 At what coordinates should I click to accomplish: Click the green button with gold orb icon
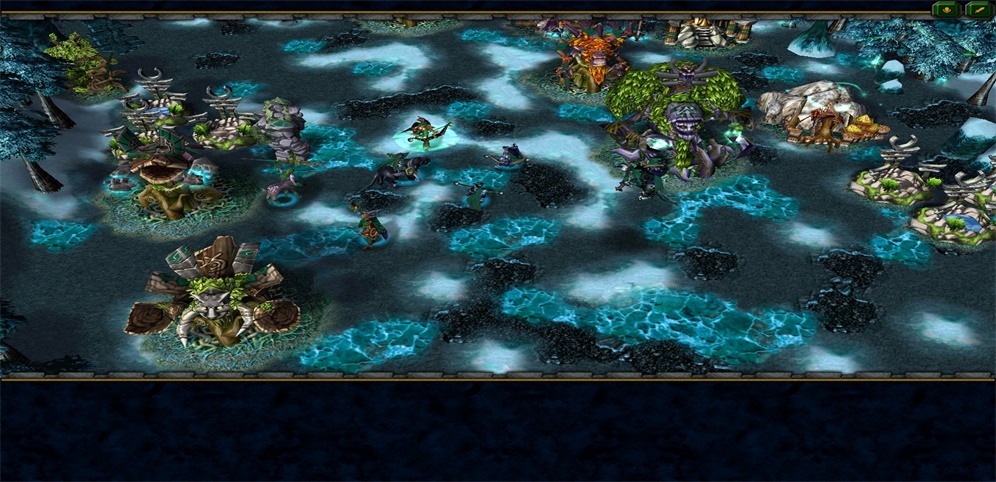945,10
